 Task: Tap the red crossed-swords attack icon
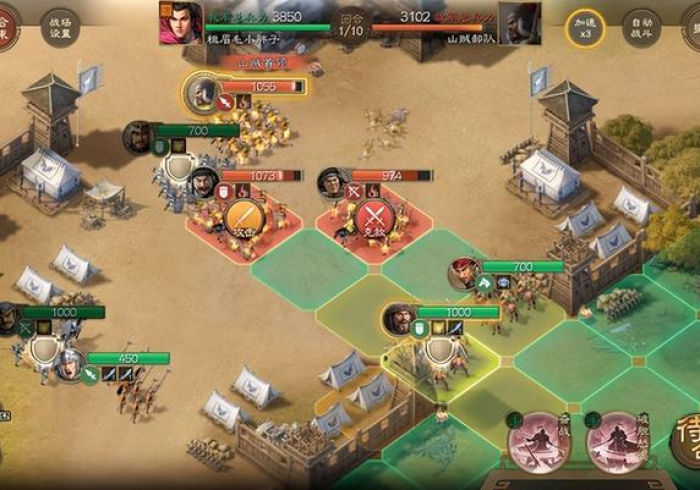click(373, 219)
